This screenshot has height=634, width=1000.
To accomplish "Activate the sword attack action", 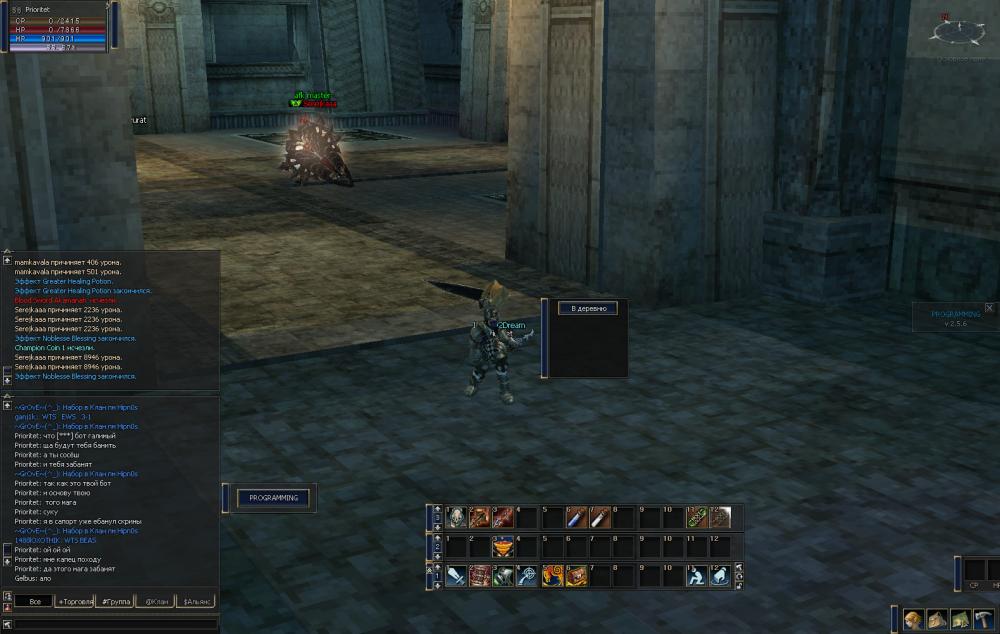I will (x=456, y=575).
